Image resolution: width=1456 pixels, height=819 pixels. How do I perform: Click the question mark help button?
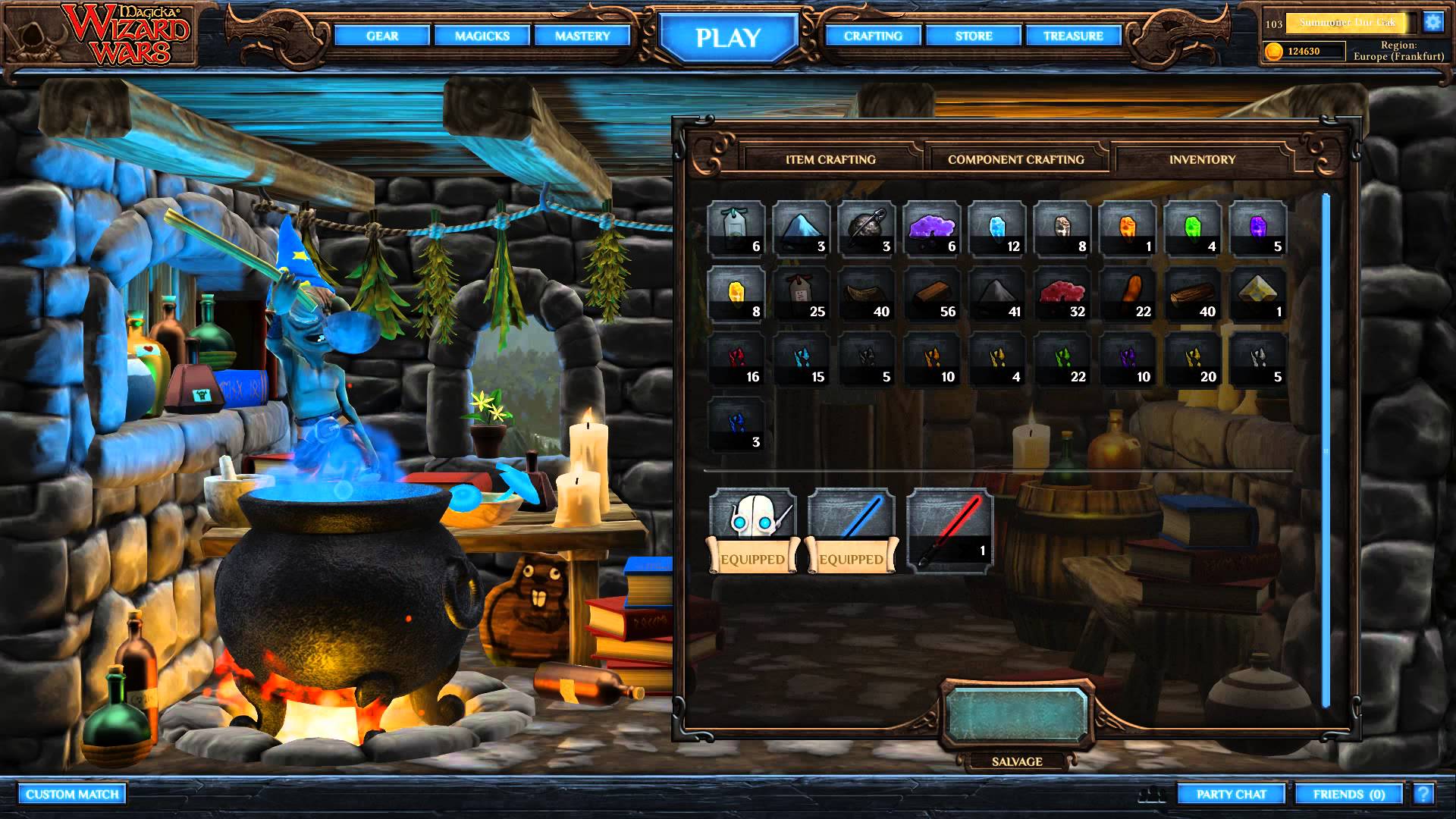tap(1423, 793)
